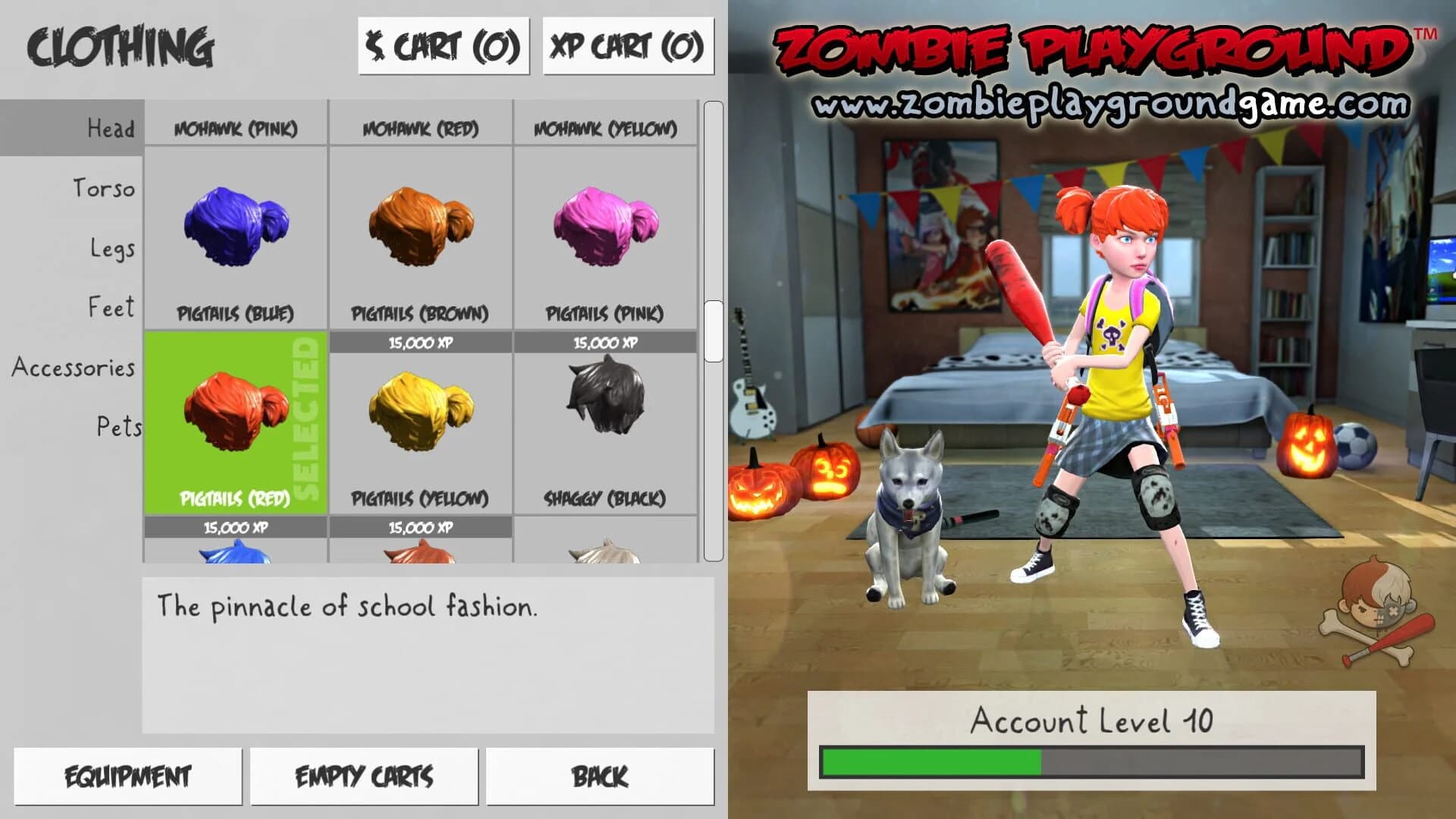The width and height of the screenshot is (1456, 819).
Task: Click the Equipment button
Action: pos(127,775)
